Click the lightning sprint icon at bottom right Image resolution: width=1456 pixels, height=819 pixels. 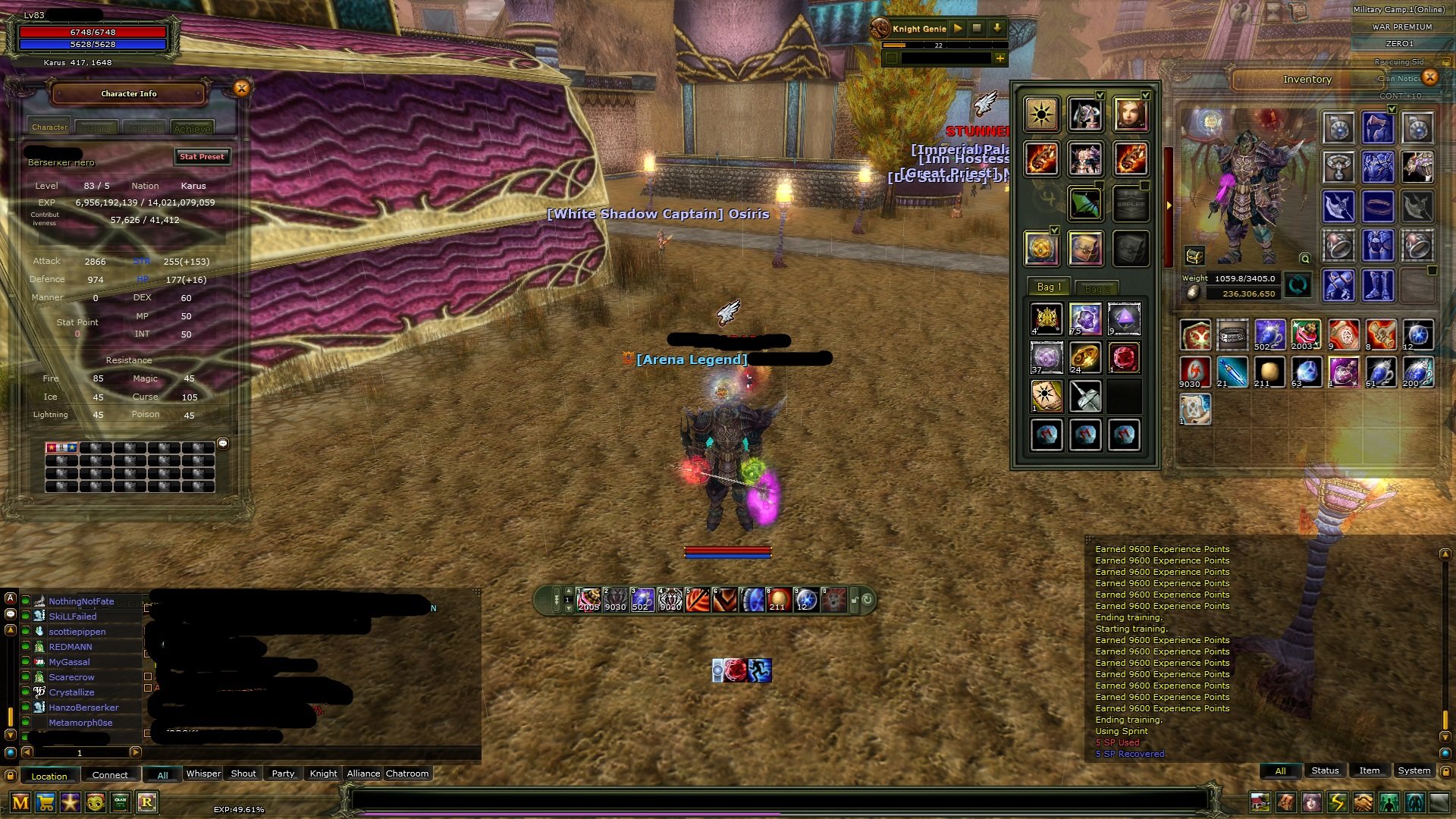1336,801
